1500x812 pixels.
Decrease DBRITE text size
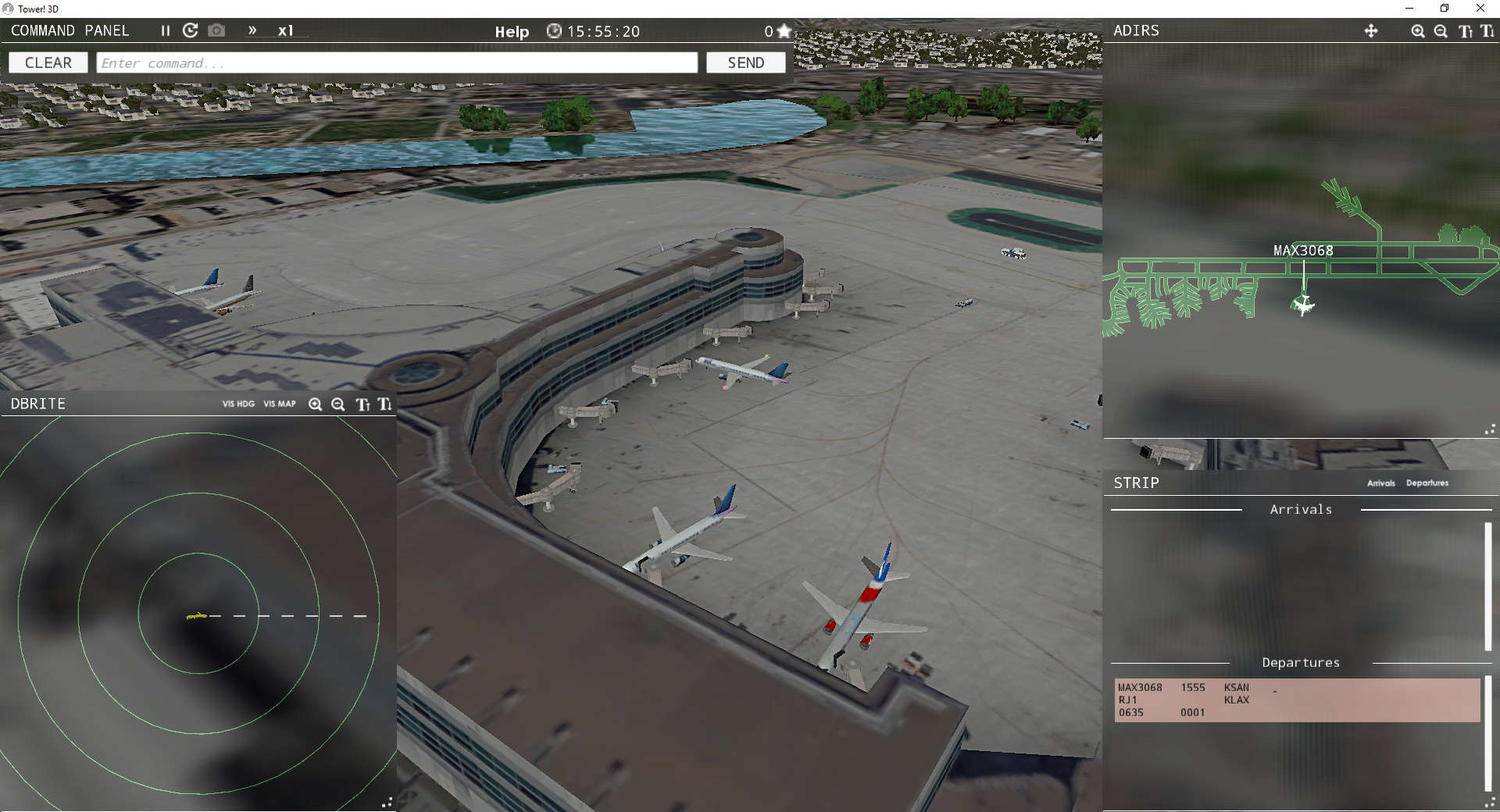pos(384,404)
